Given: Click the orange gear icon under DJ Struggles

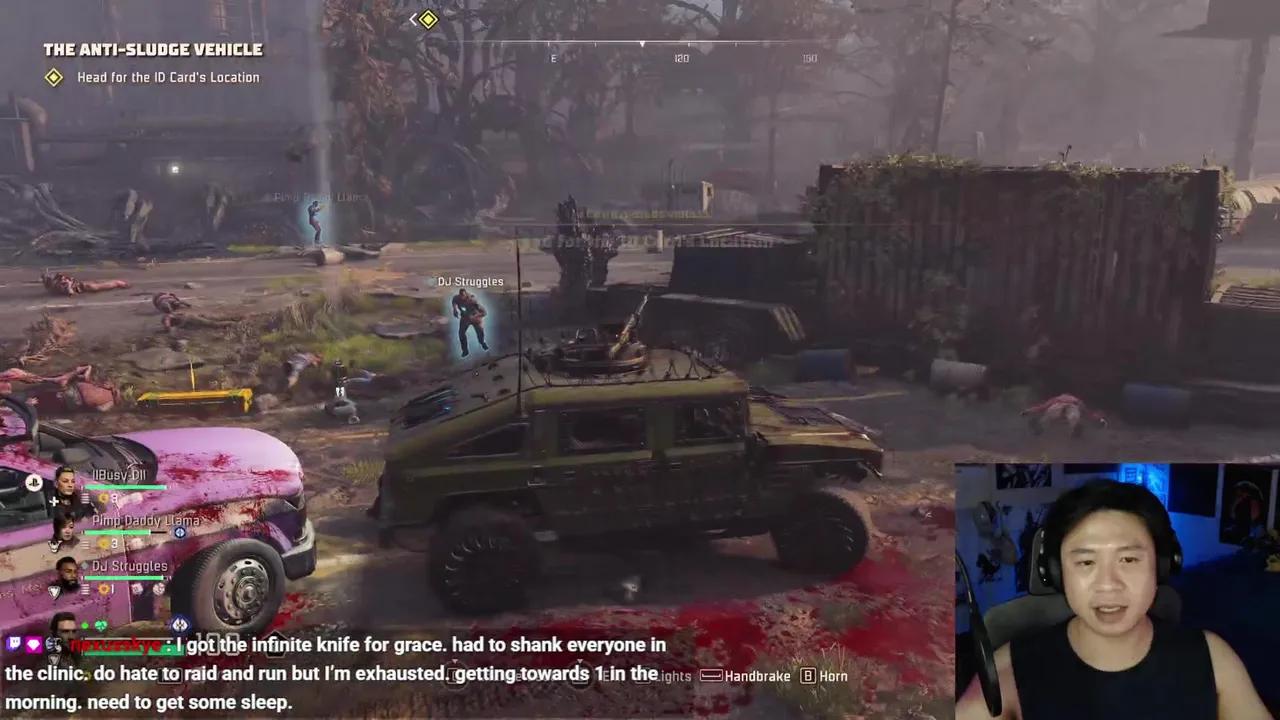Looking at the screenshot, I should point(103,588).
